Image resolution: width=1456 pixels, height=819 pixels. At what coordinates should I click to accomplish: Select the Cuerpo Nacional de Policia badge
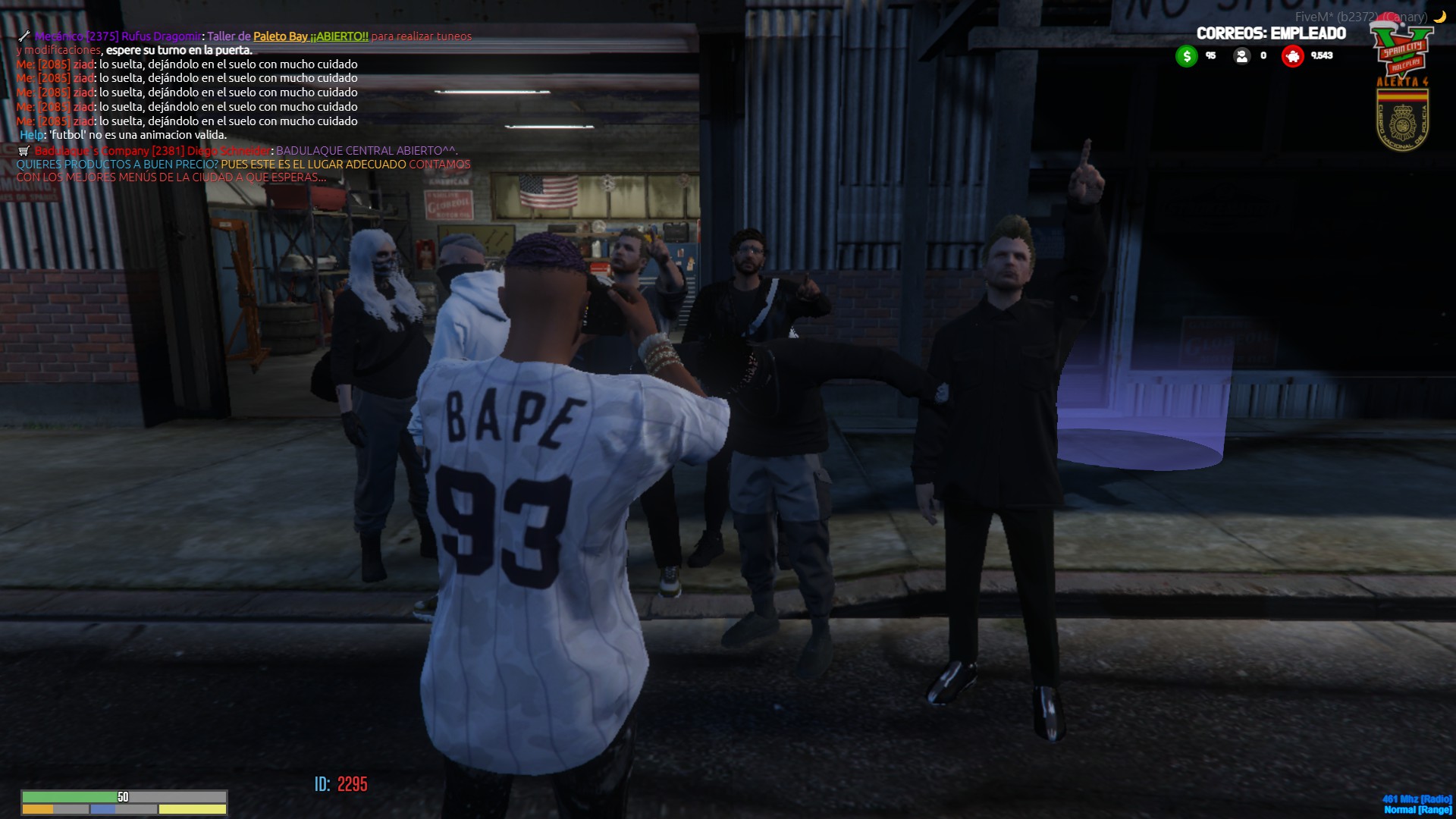[x=1402, y=118]
